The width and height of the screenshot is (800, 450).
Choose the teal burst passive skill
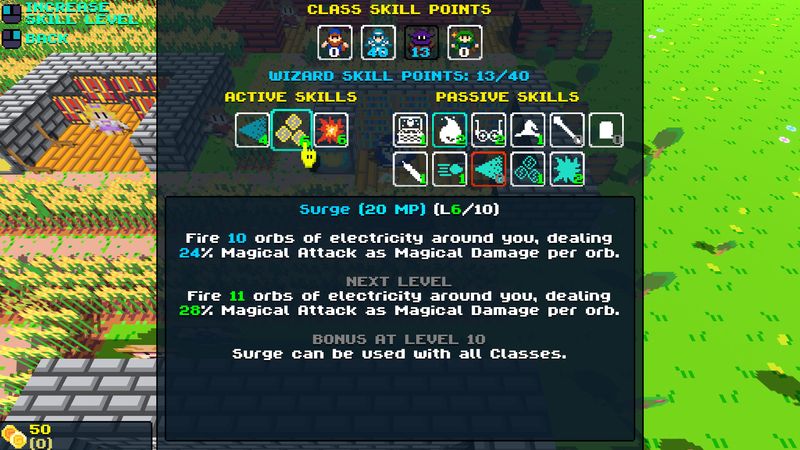coord(567,169)
